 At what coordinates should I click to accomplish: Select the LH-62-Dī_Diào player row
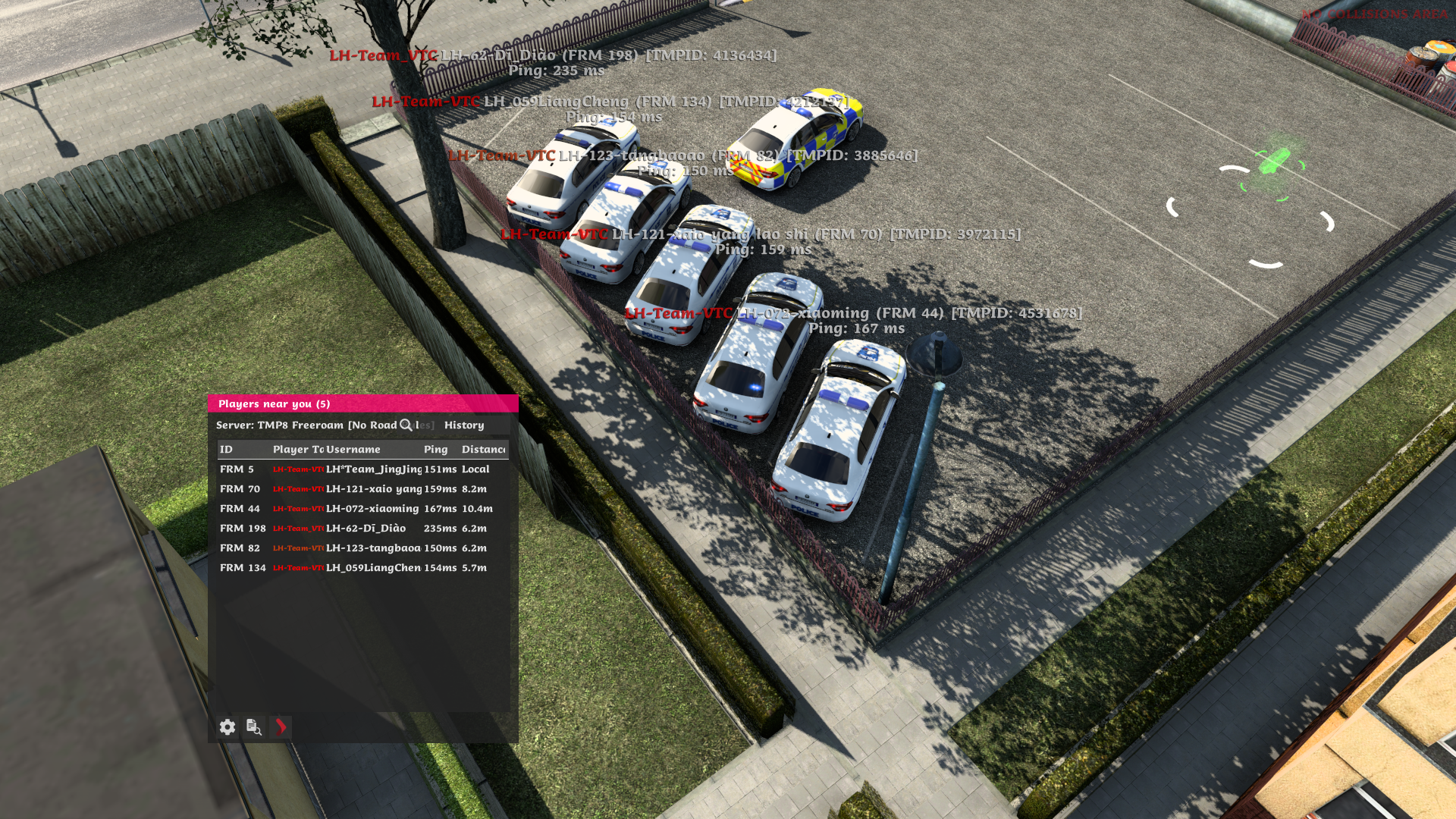(x=362, y=529)
